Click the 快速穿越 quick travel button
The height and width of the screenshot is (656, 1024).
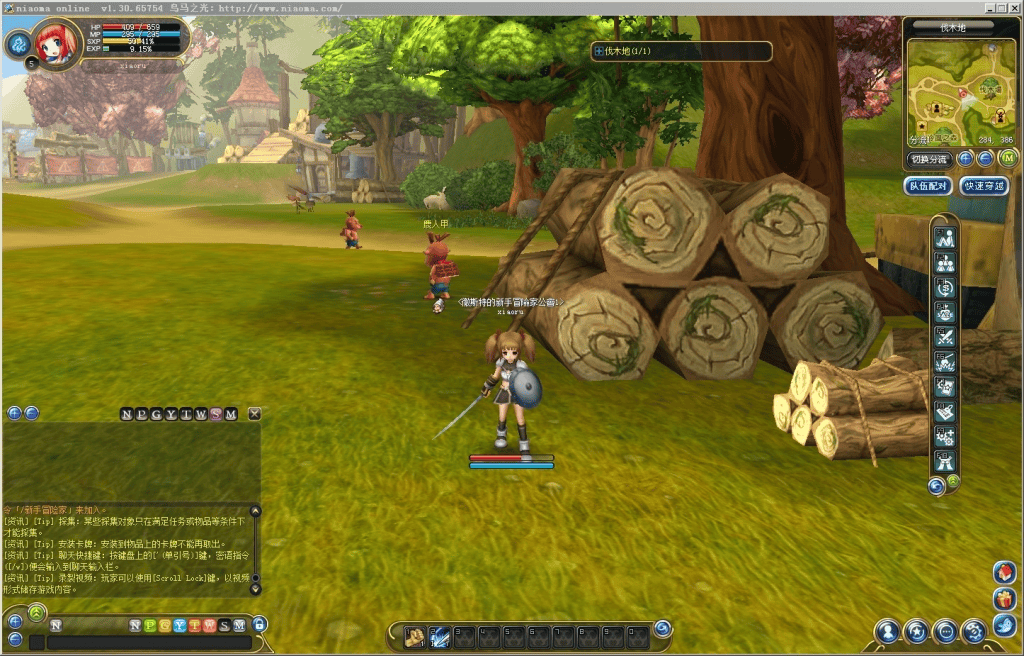[x=983, y=186]
